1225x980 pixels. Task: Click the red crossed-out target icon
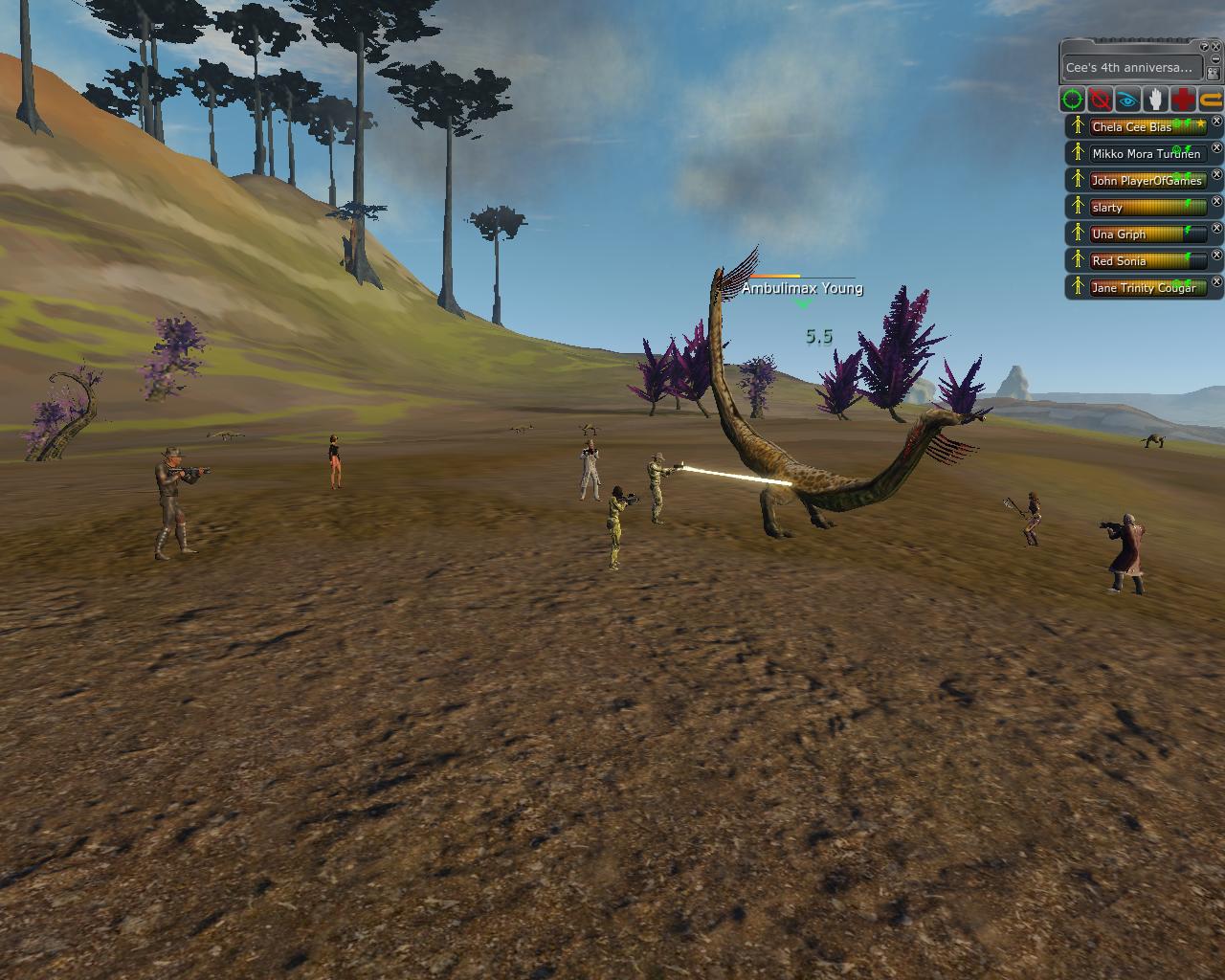tap(1101, 100)
